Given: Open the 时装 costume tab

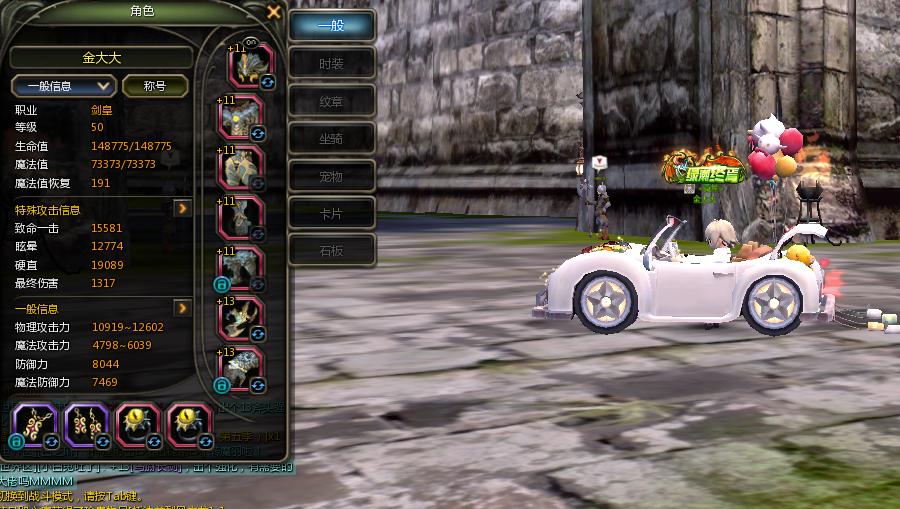Looking at the screenshot, I should [x=331, y=63].
